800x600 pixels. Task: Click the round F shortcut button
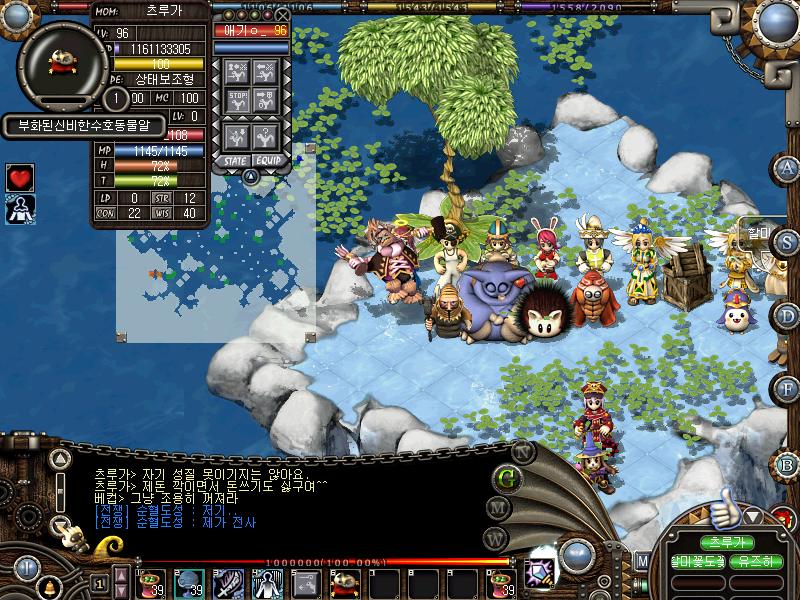[x=788, y=388]
